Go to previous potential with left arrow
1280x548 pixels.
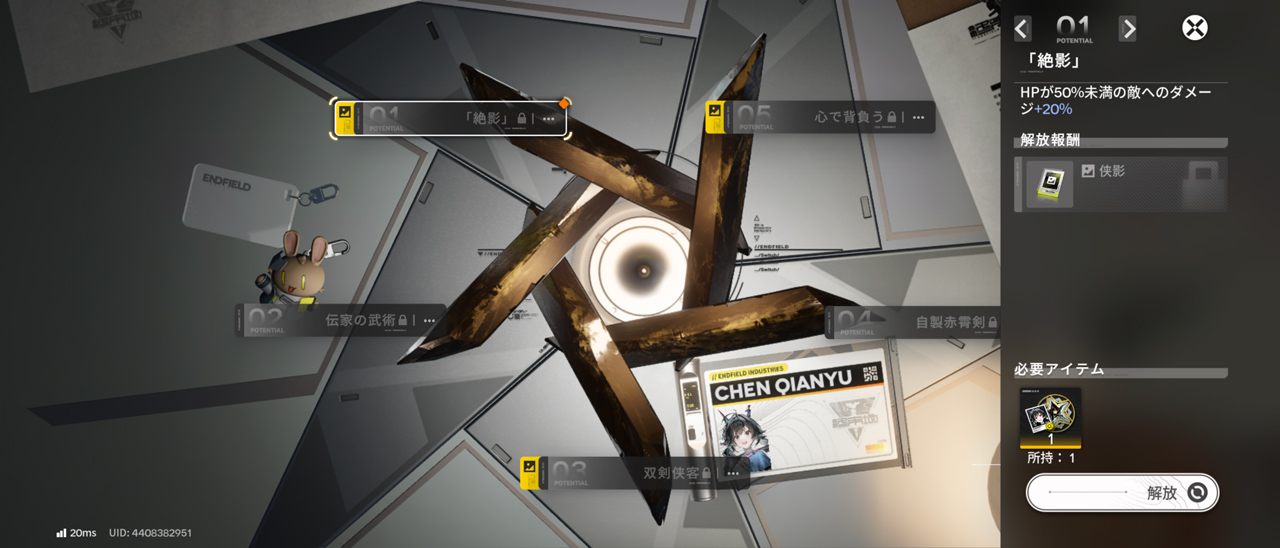pos(1022,29)
